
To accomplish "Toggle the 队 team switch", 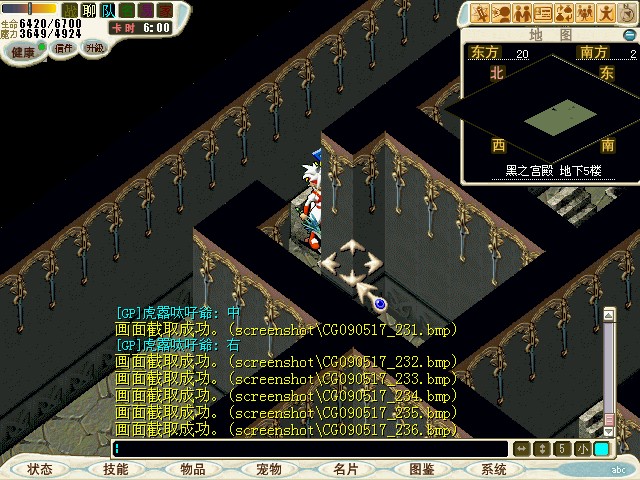I will tap(108, 10).
